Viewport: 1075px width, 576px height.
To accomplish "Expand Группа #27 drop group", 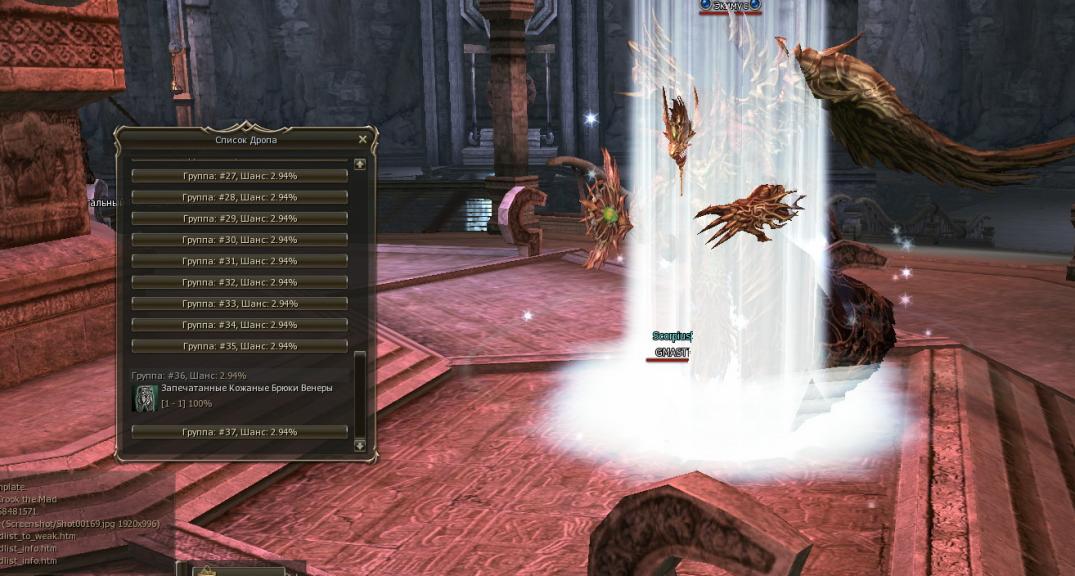I will (240, 176).
